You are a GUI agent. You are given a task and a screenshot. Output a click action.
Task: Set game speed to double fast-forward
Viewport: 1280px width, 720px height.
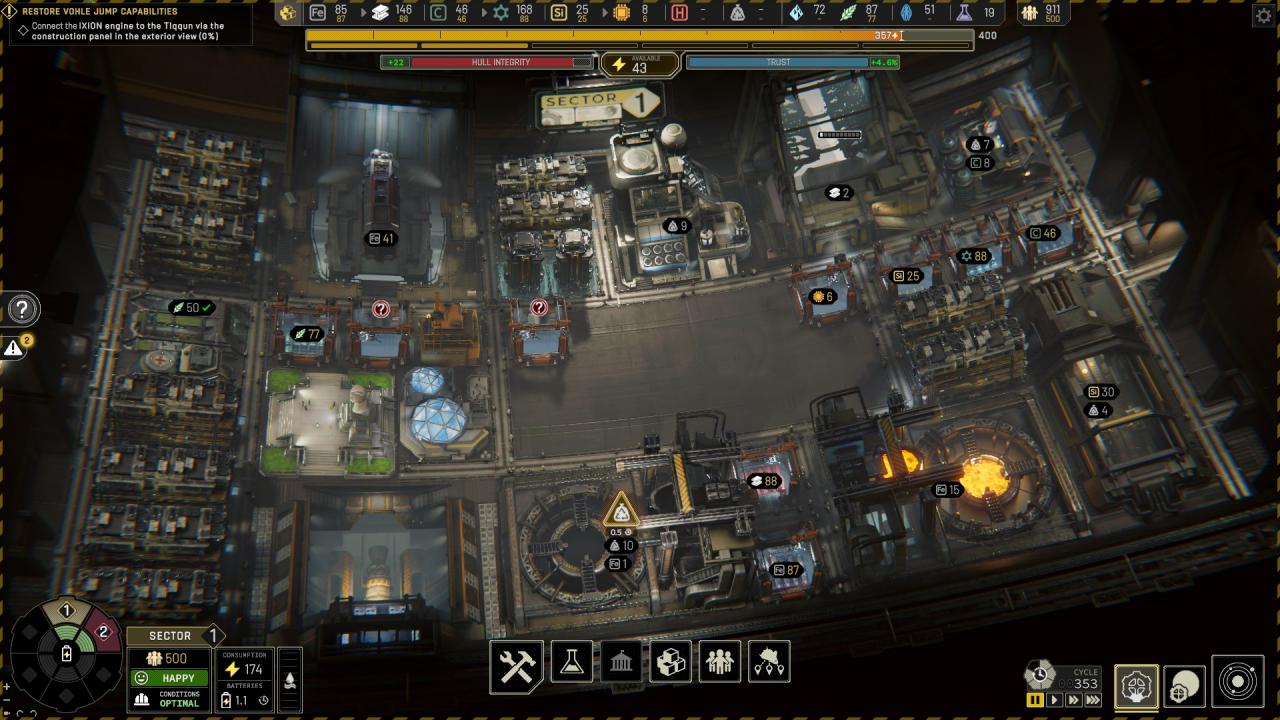click(1073, 701)
